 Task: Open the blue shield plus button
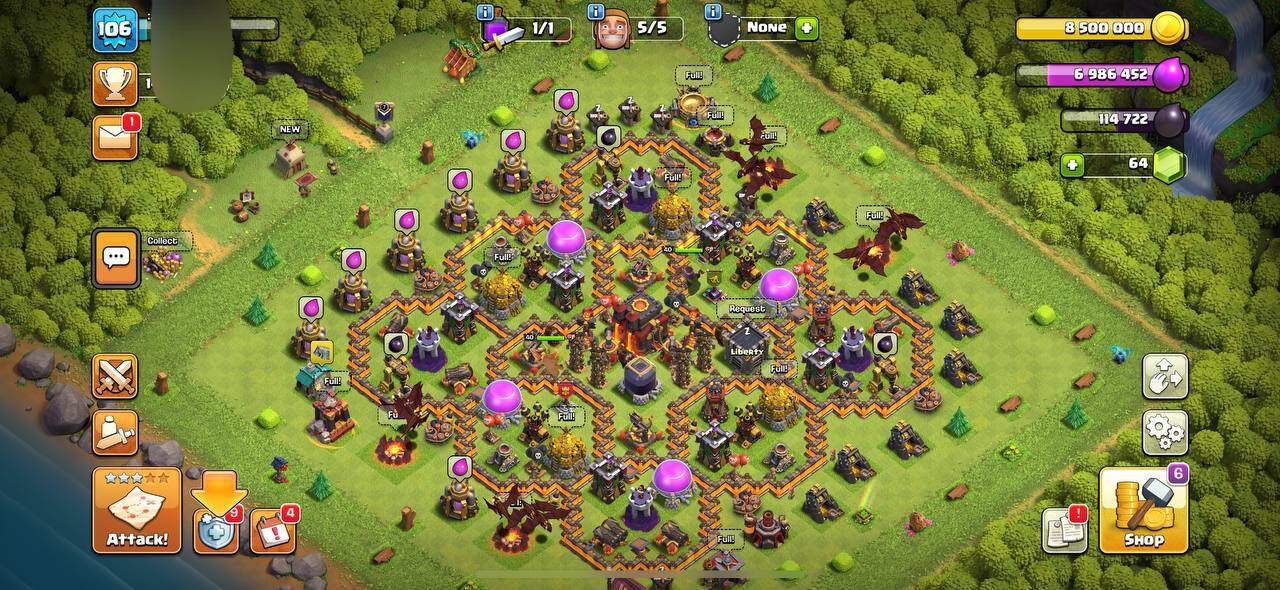217,531
